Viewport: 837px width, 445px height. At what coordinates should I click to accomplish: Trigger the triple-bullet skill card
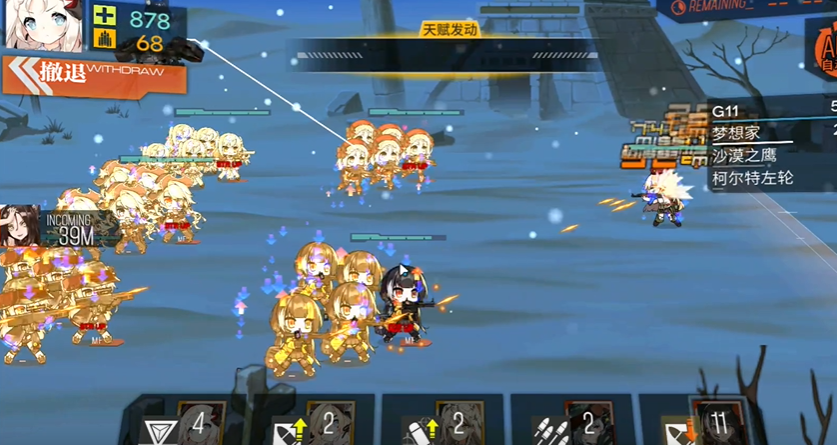569,423
